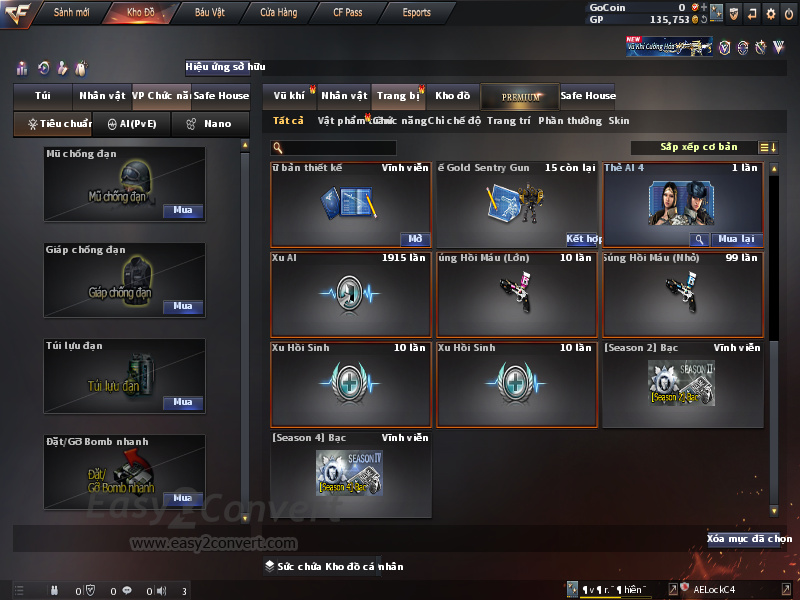800x600 pixels.
Task: Go to the CF Pass tab
Action: (349, 13)
